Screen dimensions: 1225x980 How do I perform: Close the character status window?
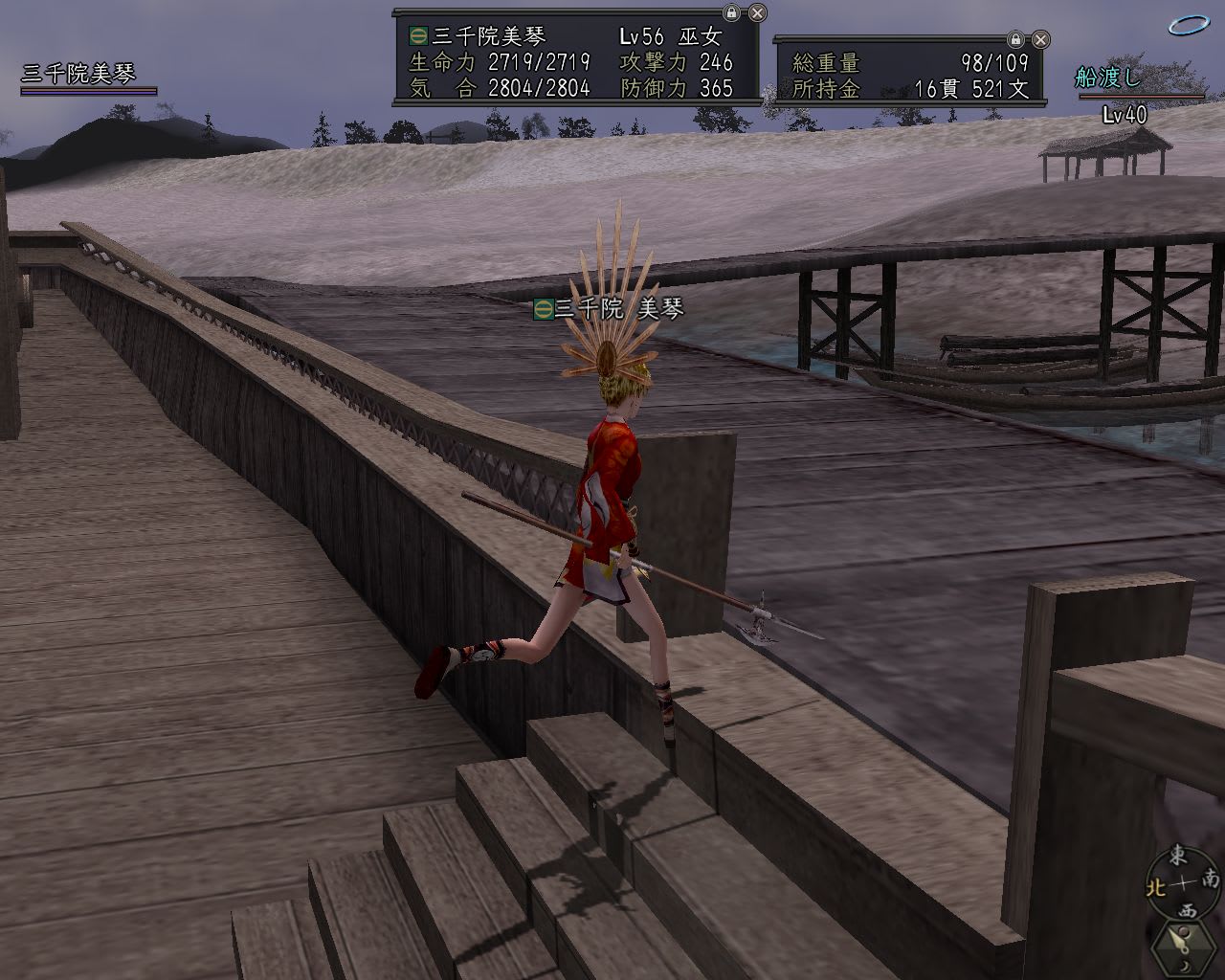[757, 13]
